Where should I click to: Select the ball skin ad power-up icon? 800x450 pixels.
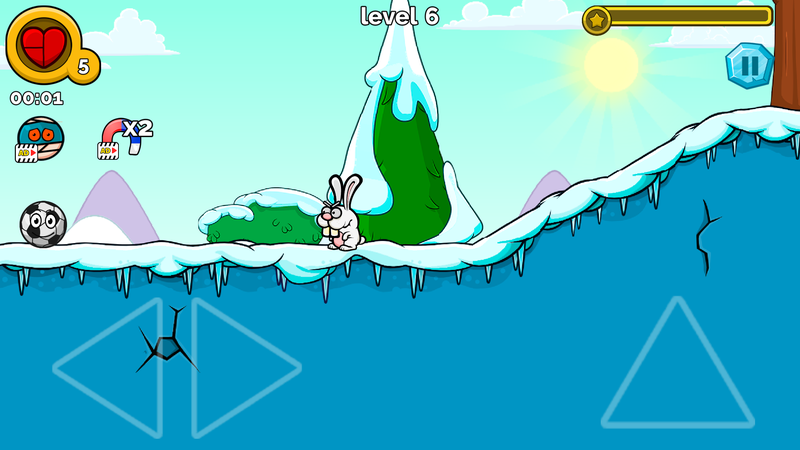(40, 138)
